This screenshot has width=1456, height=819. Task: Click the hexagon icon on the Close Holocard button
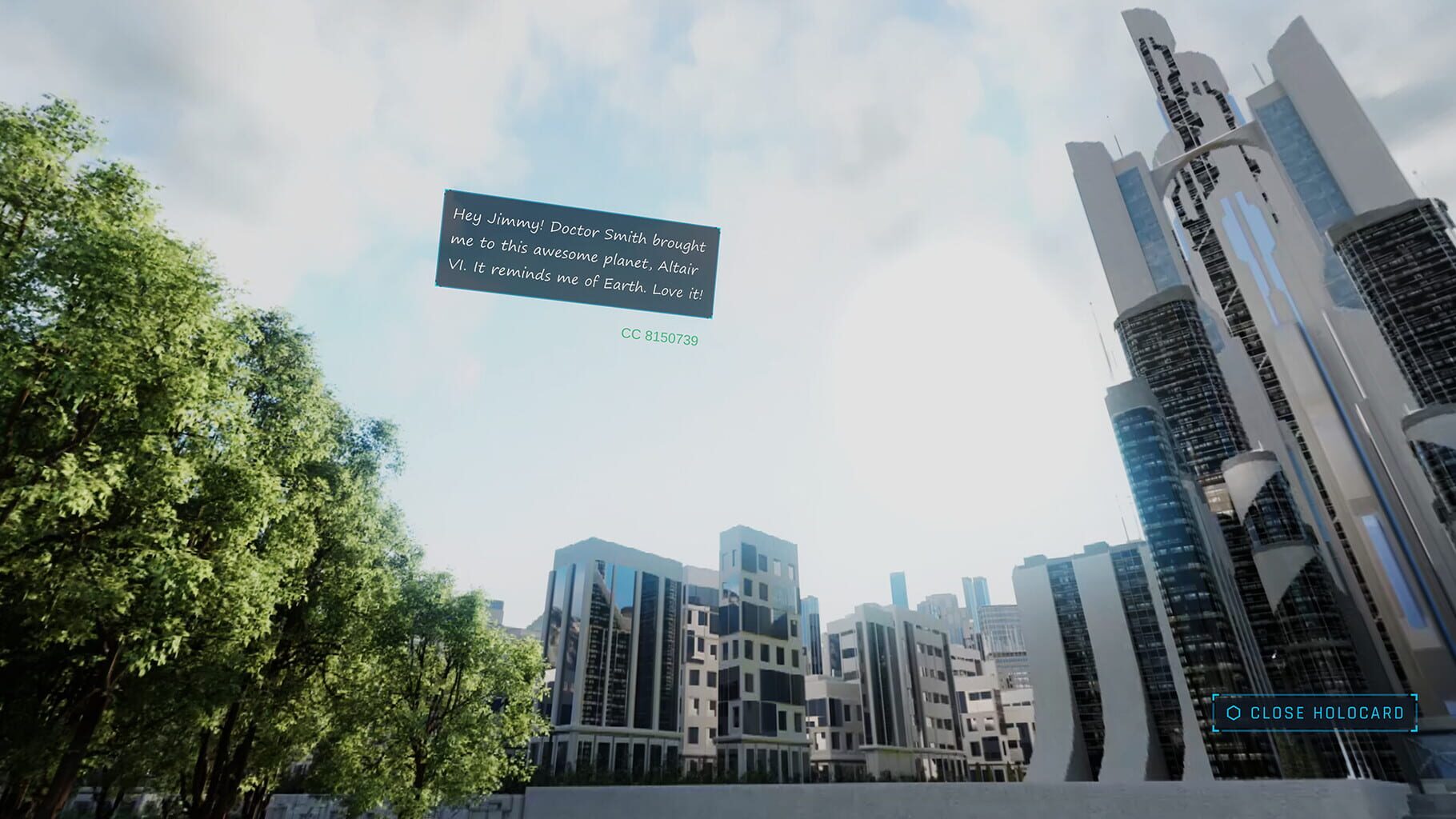1234,713
